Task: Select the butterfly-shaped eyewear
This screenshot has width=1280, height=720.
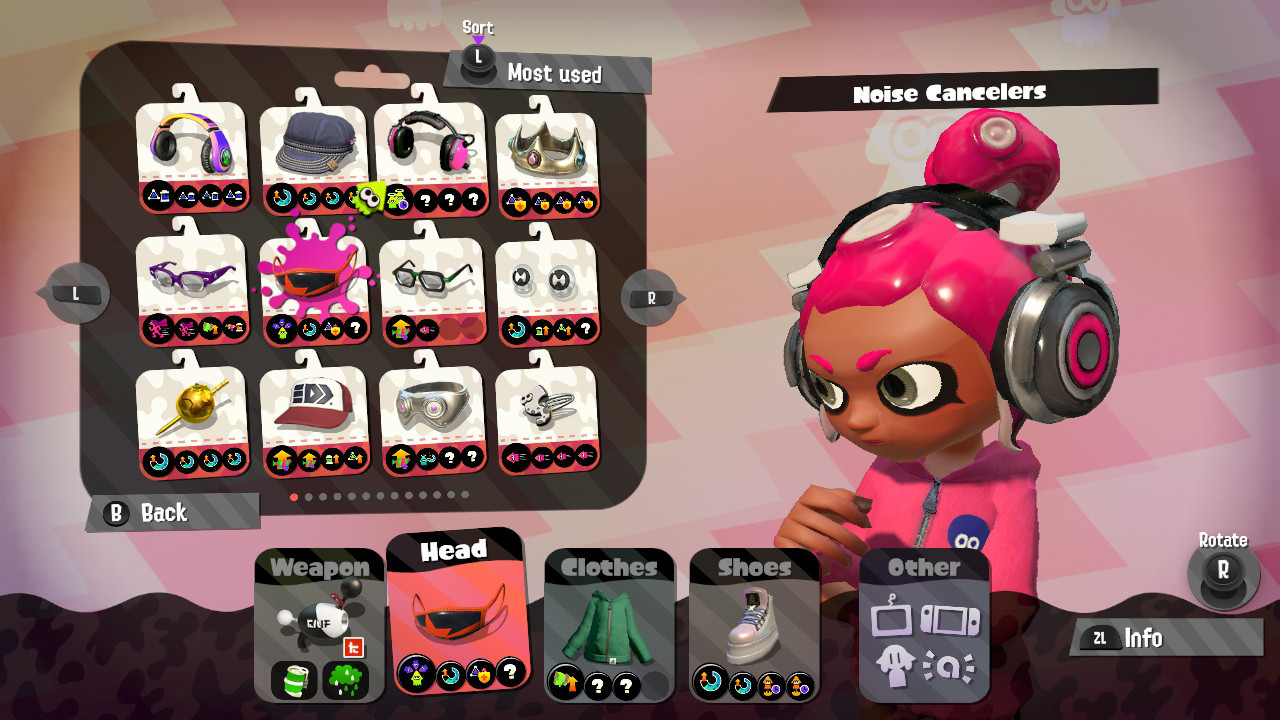Action: [548, 278]
